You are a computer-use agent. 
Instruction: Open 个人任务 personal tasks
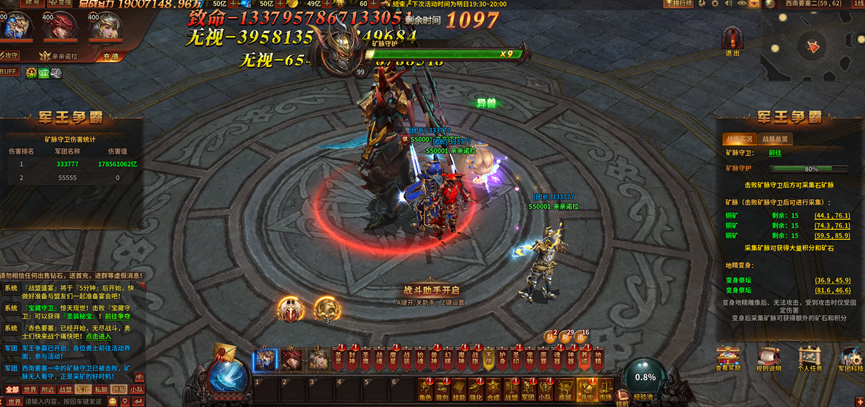(809, 359)
